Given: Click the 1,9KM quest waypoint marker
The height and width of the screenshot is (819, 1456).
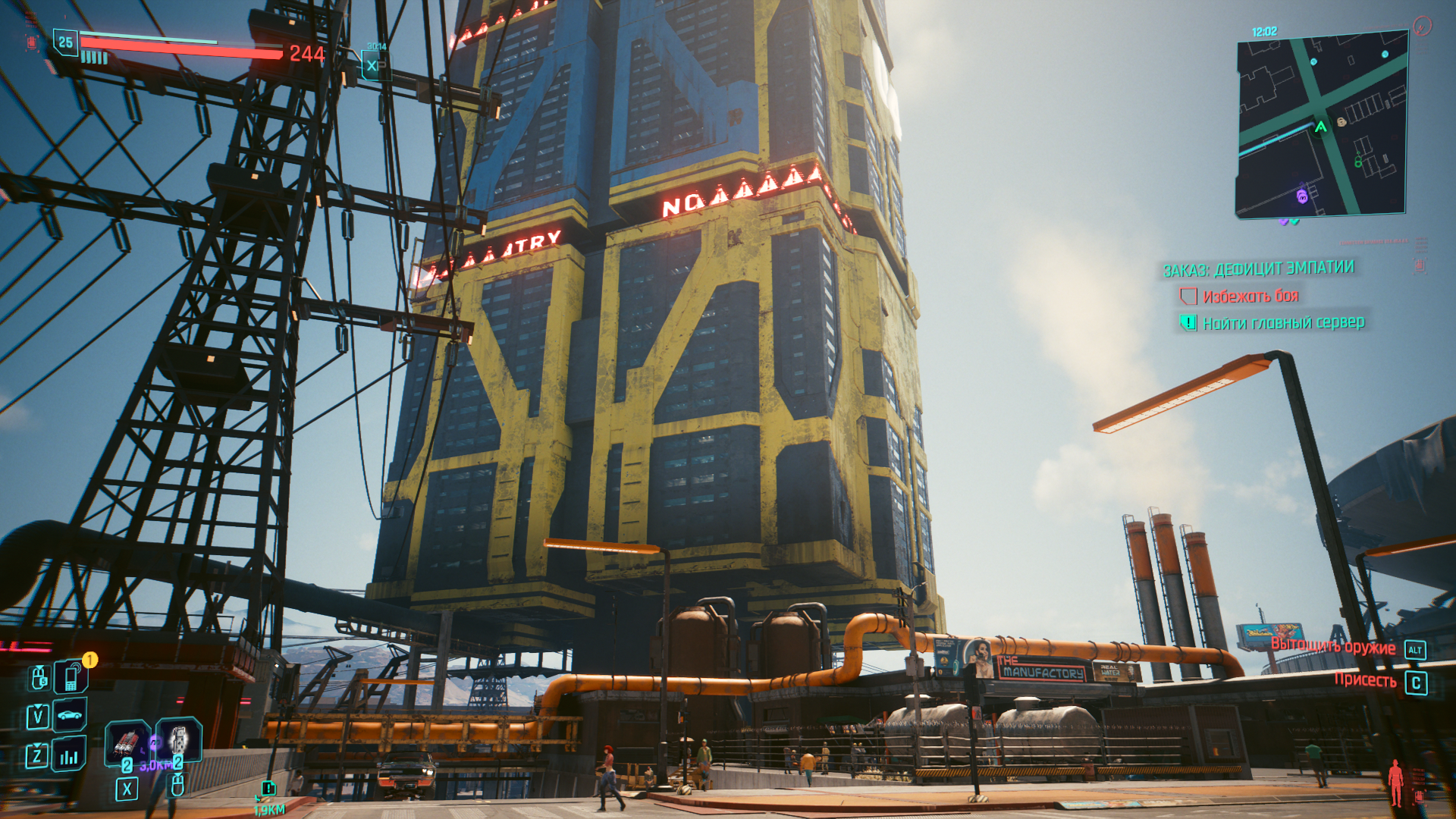Looking at the screenshot, I should [268, 789].
